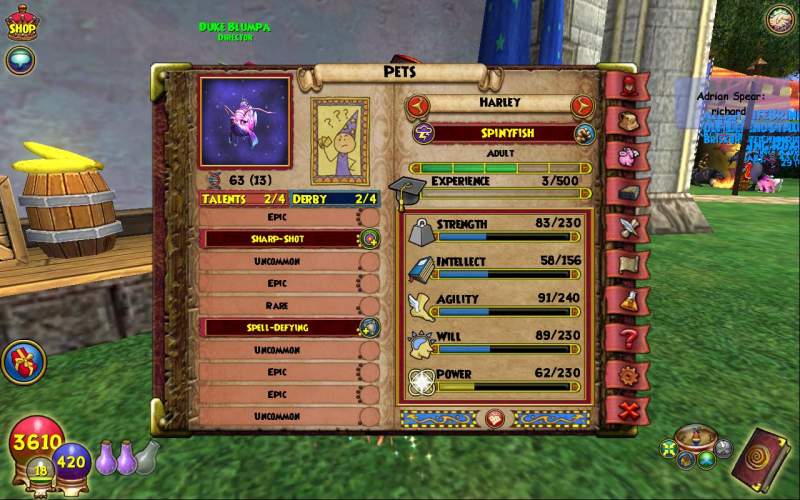The image size is (800, 500).
Task: Select the Sharp-Shot talent row
Action: [280, 239]
